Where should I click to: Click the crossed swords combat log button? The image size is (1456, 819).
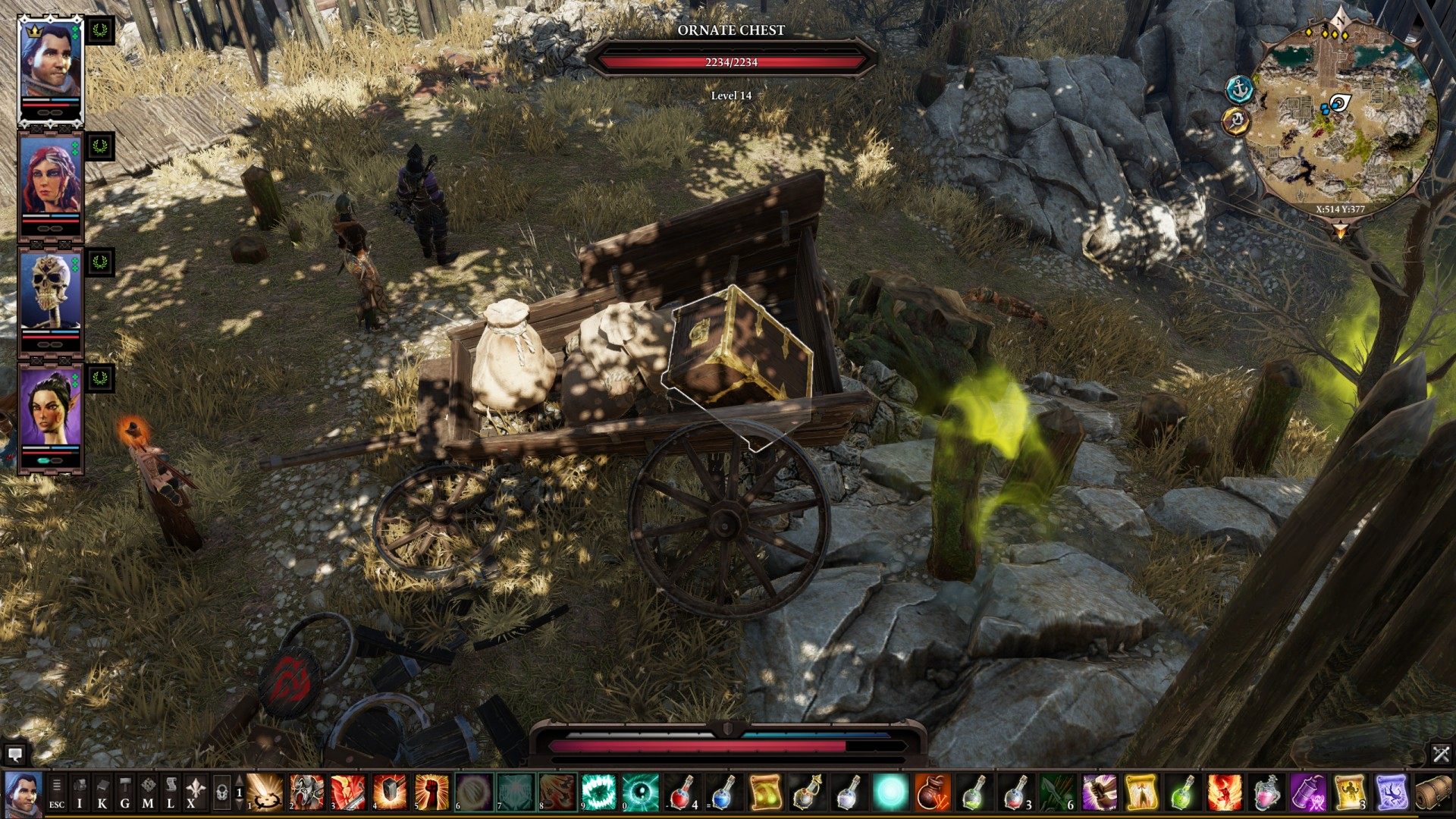(x=1441, y=755)
